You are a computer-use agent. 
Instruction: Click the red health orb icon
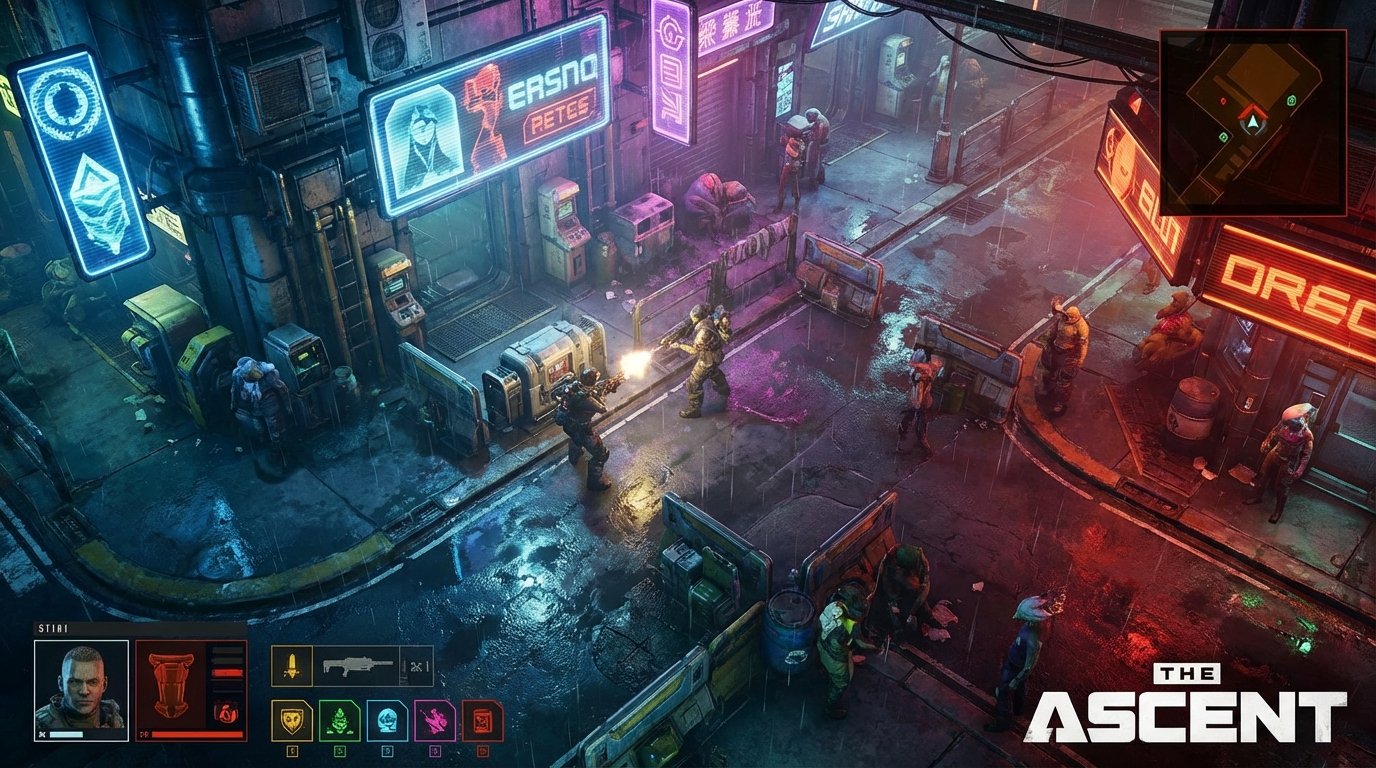(228, 711)
